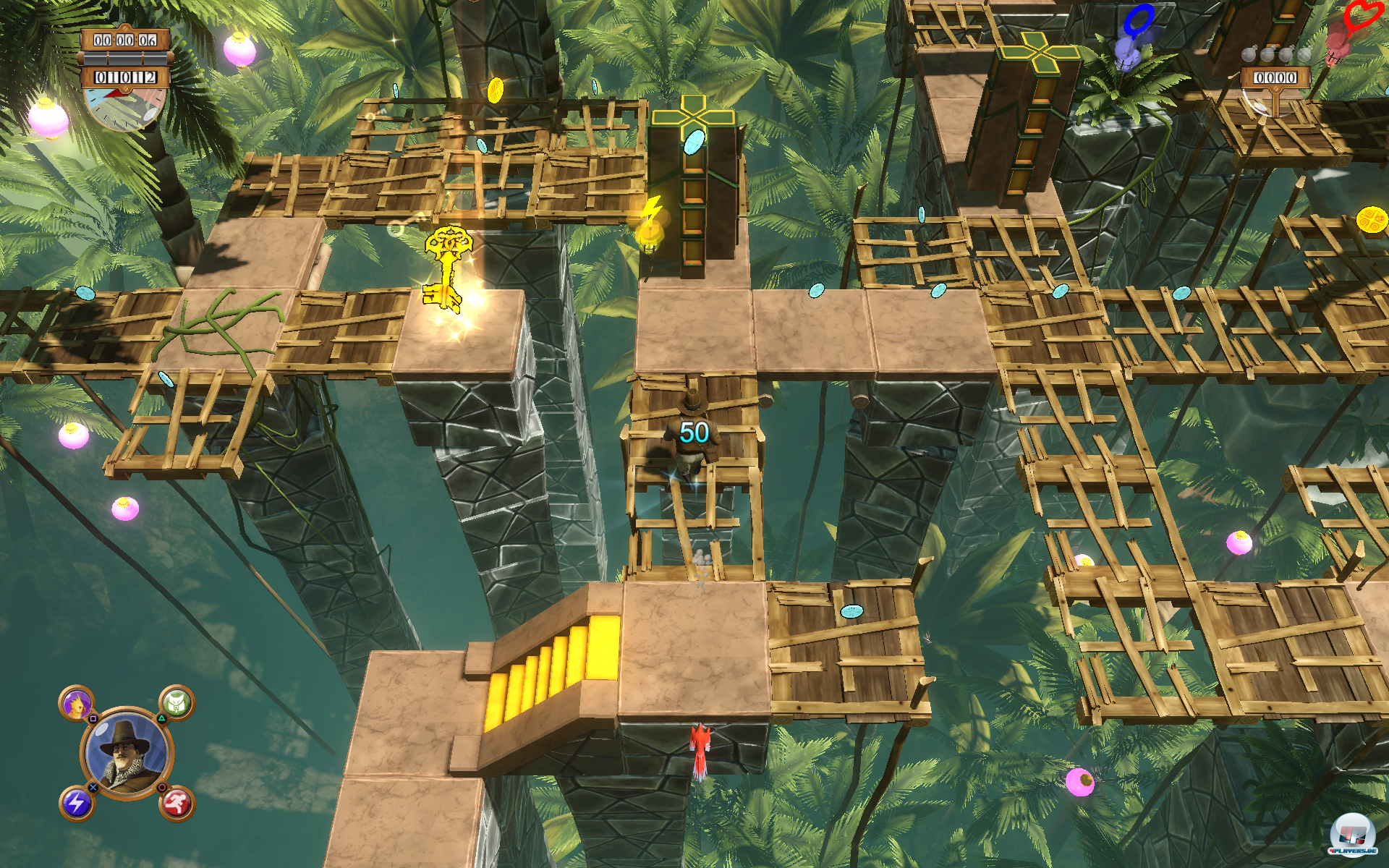
Task: Click the 4Players.de watermark logo
Action: pos(1352,835)
